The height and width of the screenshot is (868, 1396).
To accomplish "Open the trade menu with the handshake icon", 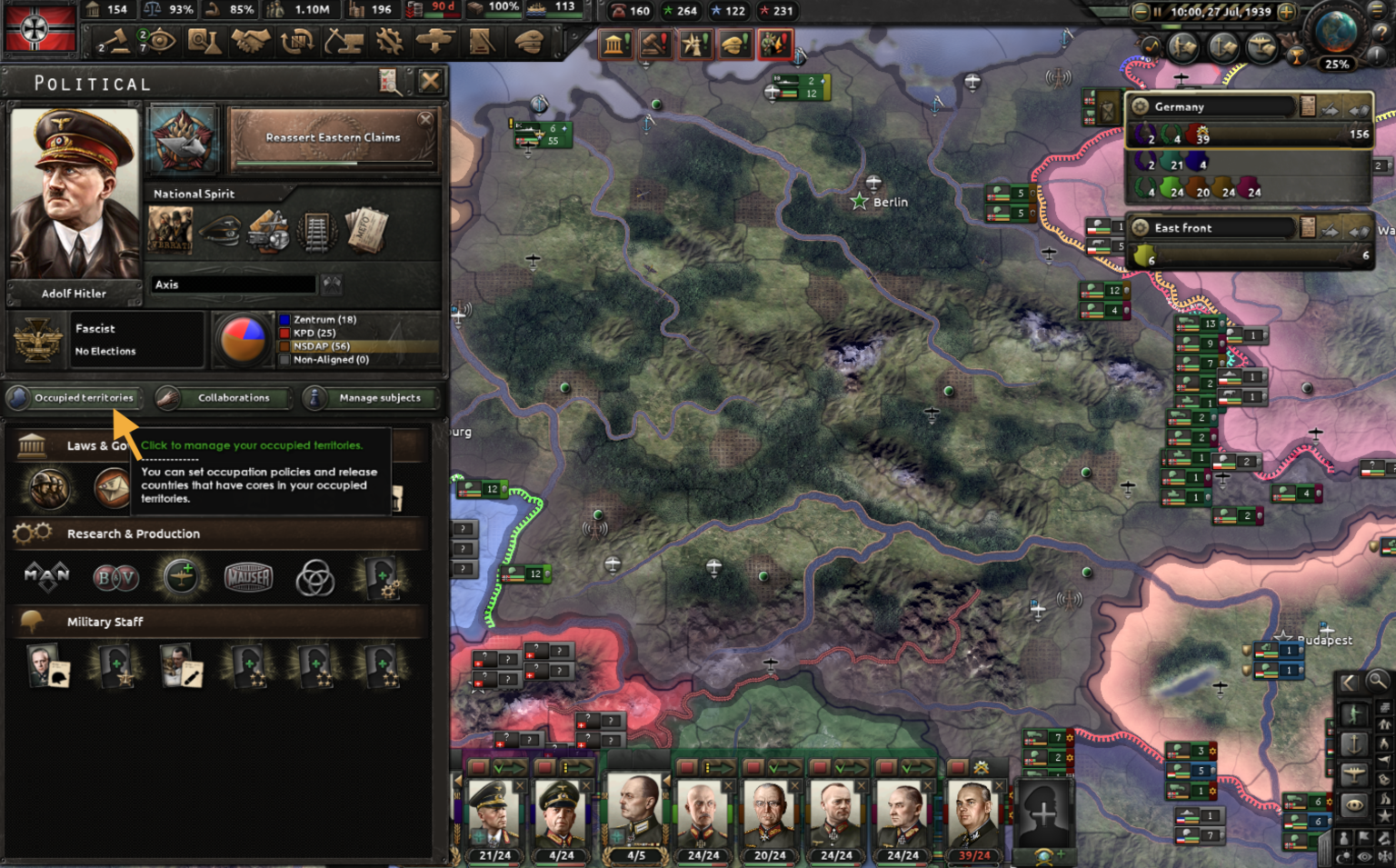I will point(251,42).
